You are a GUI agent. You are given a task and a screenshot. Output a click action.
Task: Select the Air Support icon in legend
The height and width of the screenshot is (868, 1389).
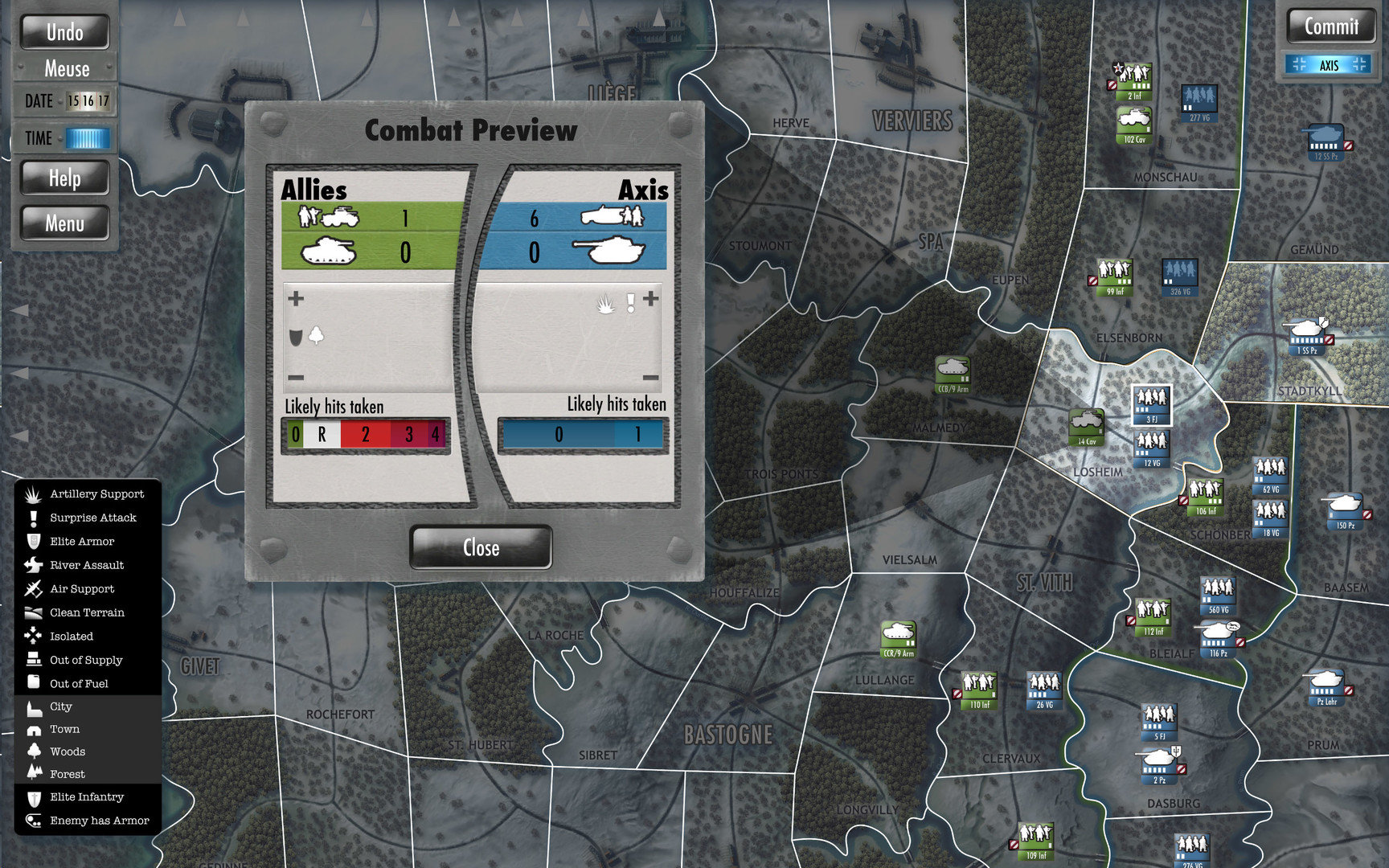[x=32, y=588]
